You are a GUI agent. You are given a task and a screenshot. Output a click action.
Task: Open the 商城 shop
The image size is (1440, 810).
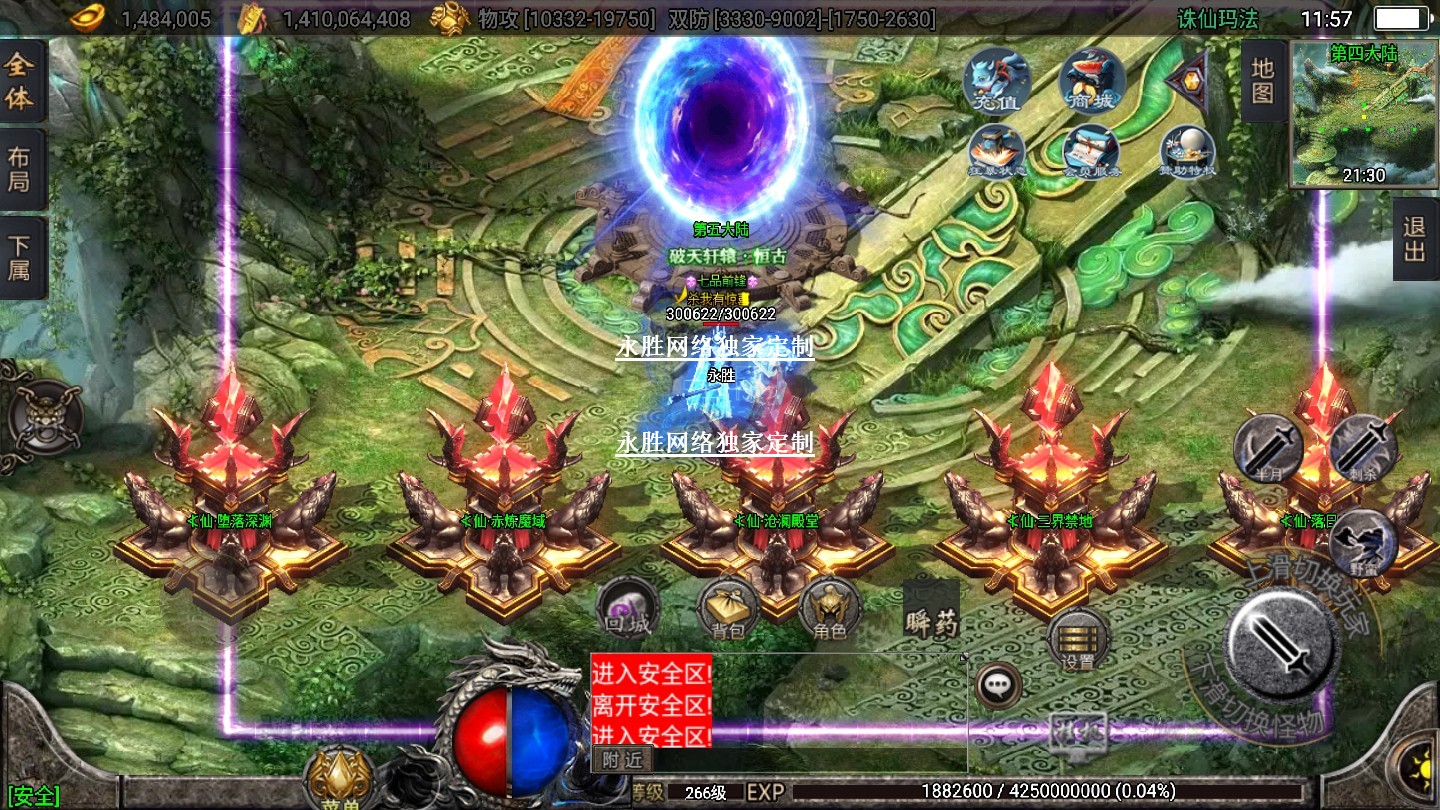click(1091, 80)
